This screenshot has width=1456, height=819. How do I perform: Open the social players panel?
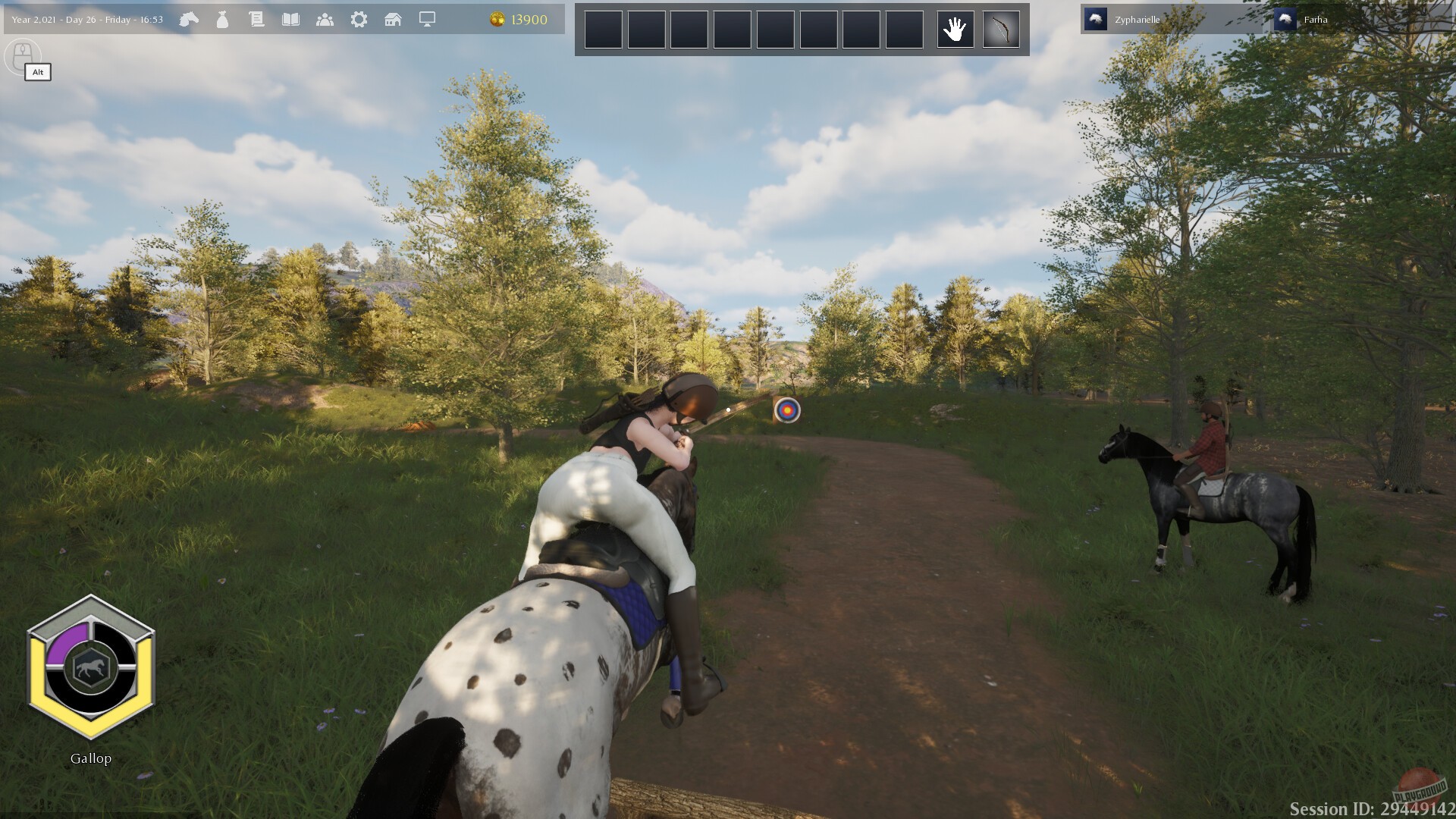point(325,20)
